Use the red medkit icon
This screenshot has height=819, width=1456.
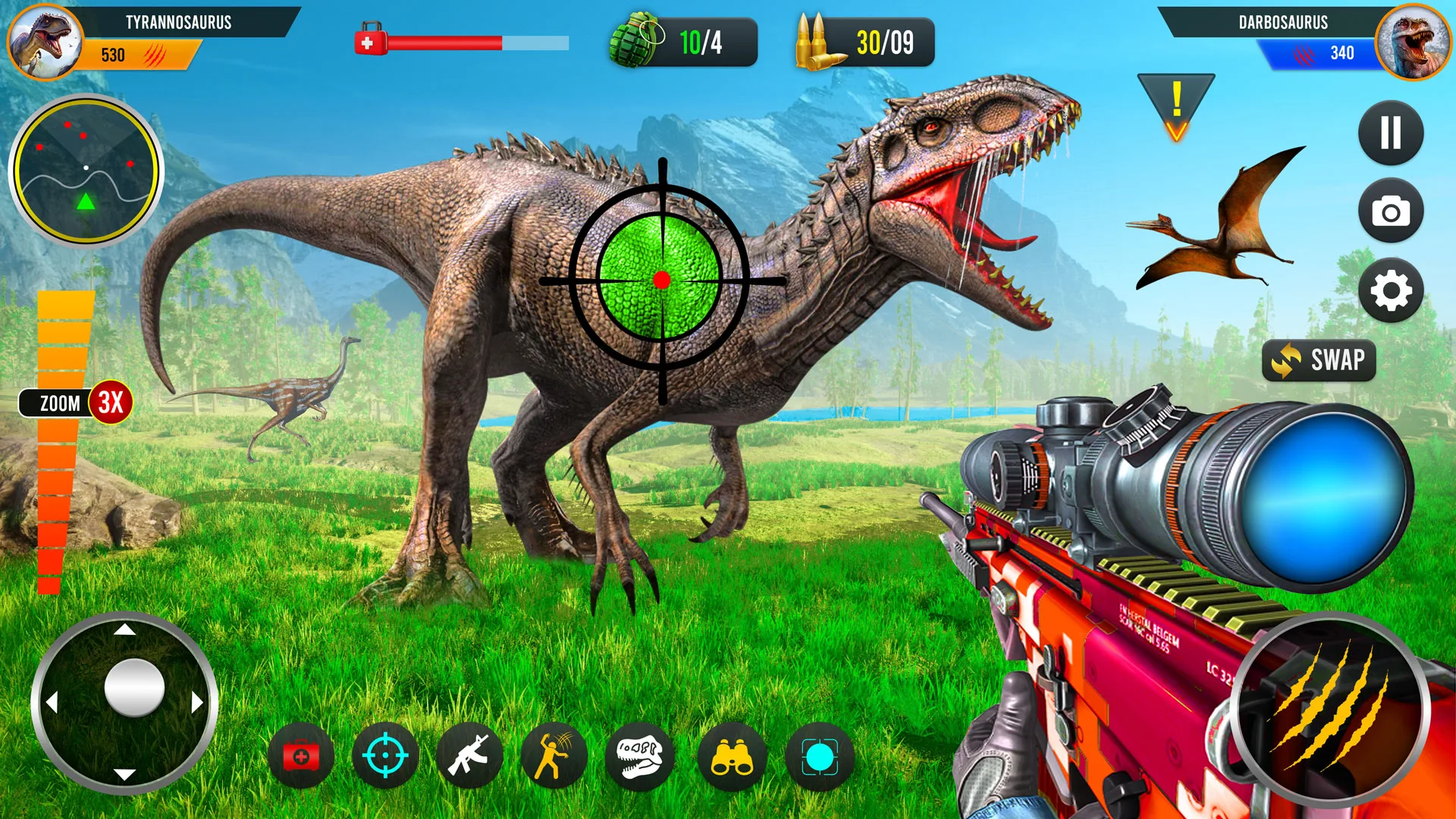click(x=301, y=756)
